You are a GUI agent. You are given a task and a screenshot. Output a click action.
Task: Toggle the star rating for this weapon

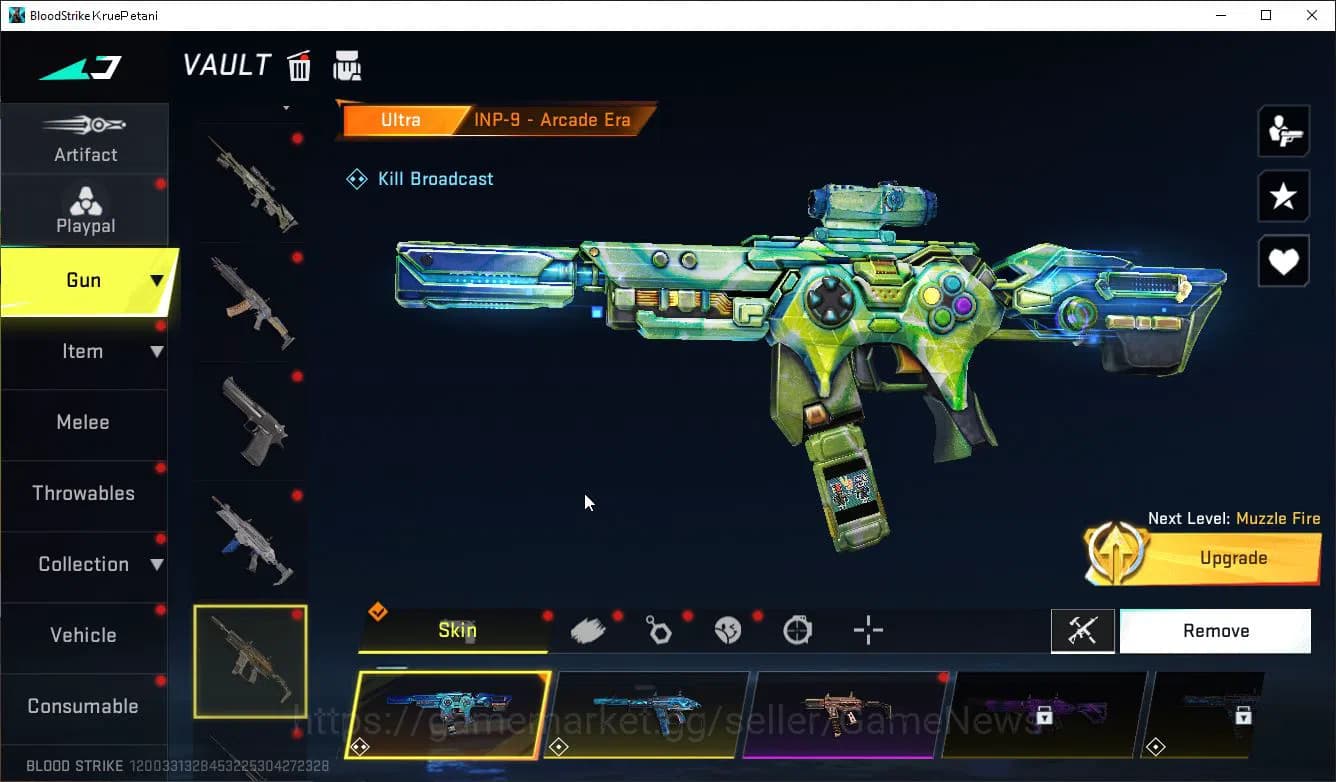pyautogui.click(x=1283, y=196)
